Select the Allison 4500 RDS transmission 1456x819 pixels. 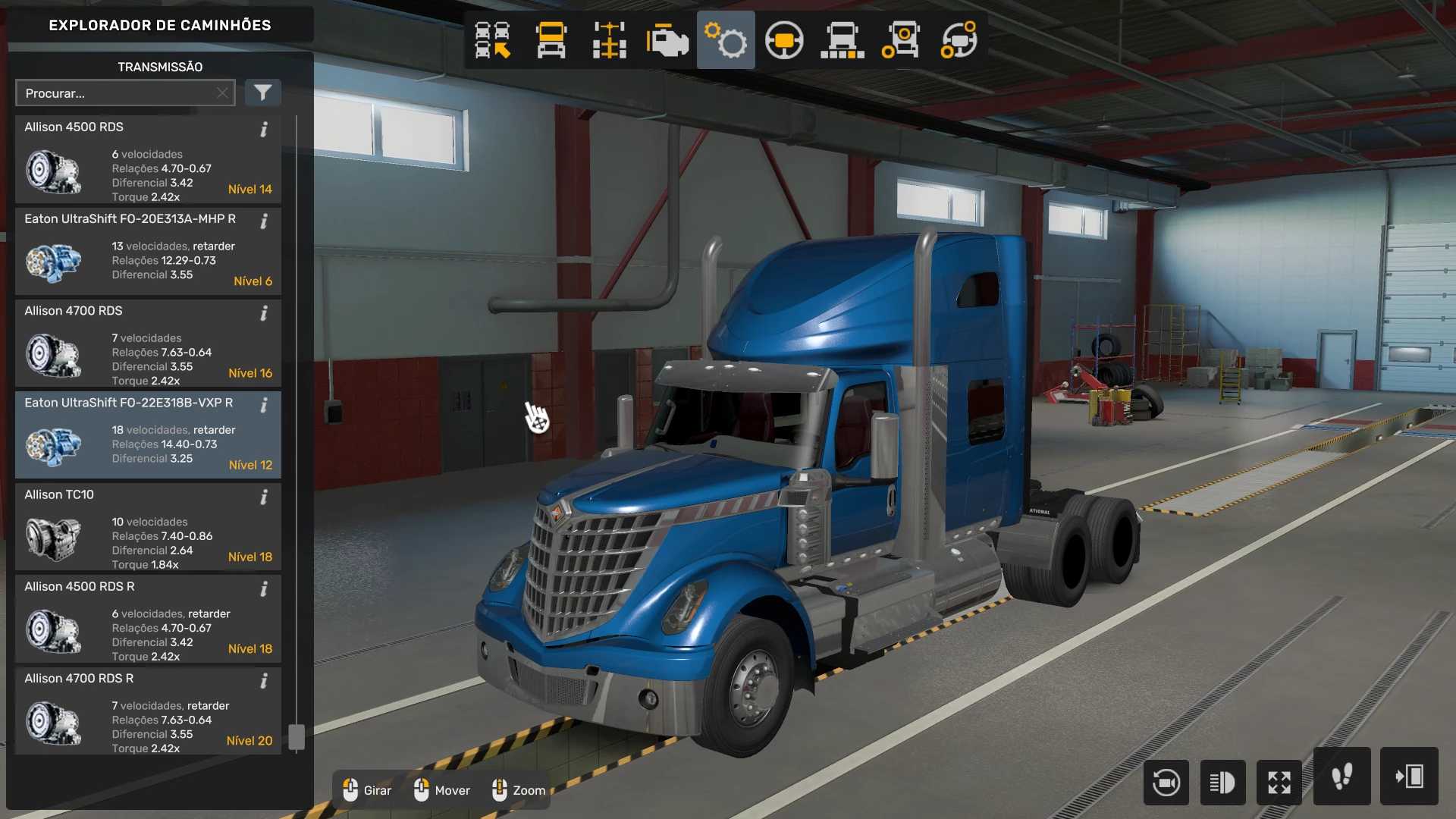tap(148, 160)
